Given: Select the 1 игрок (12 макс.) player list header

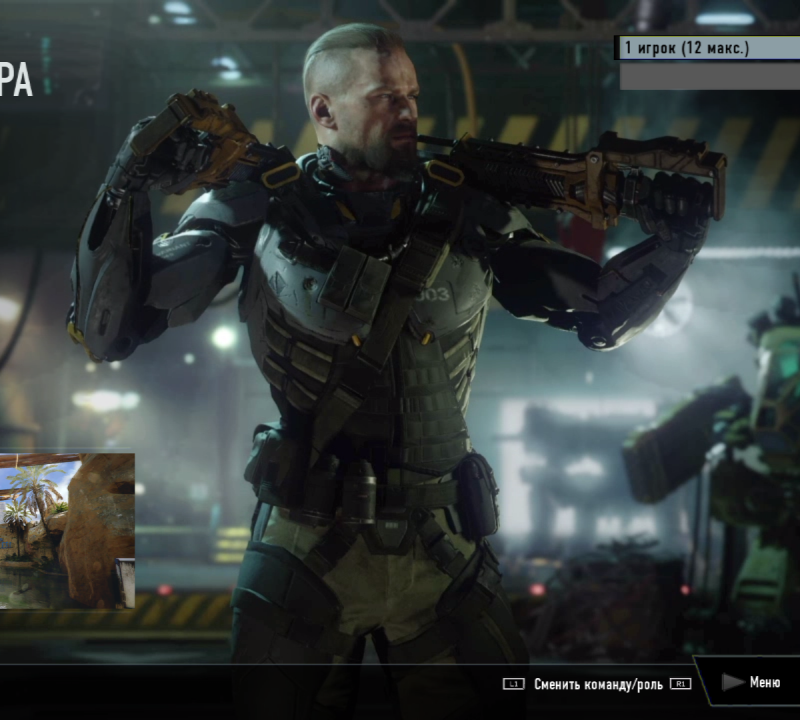Looking at the screenshot, I should [706, 48].
